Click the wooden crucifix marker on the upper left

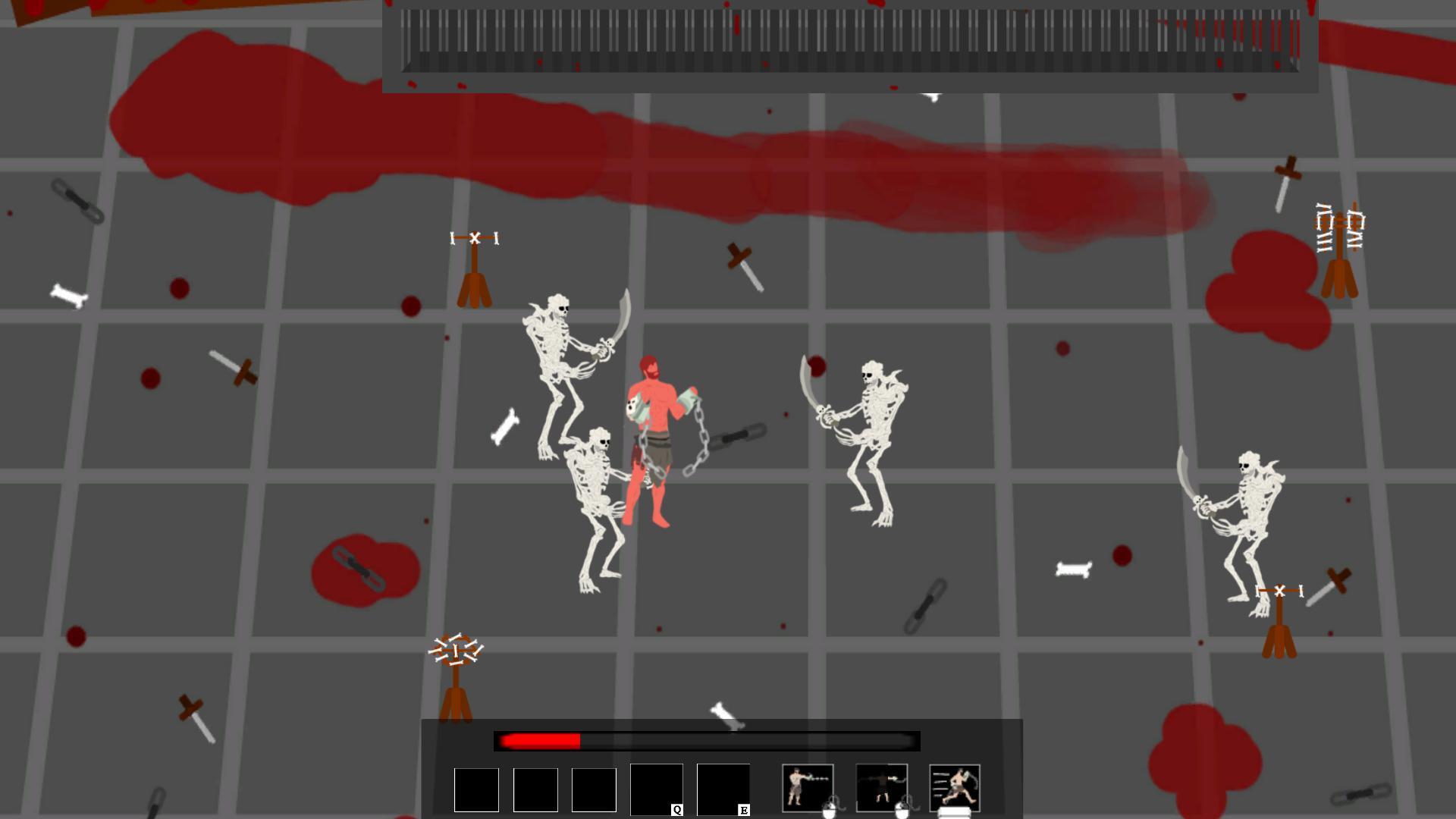point(474,265)
